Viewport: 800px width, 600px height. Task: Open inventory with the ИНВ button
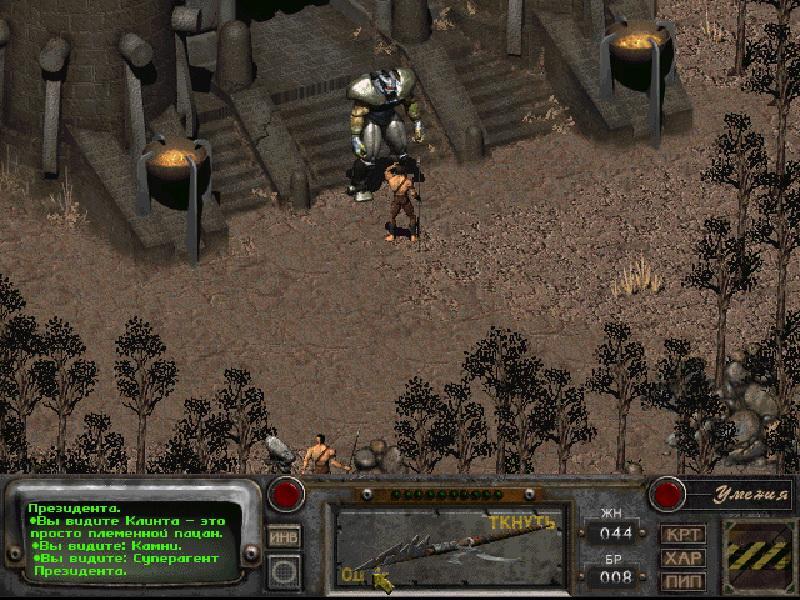coord(284,537)
